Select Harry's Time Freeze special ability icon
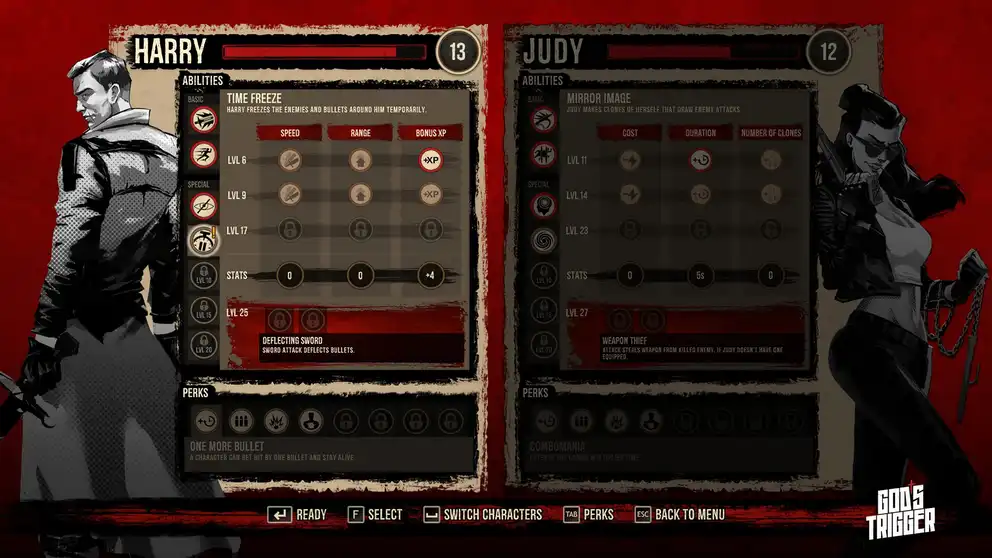This screenshot has width=992, height=558. pos(204,239)
